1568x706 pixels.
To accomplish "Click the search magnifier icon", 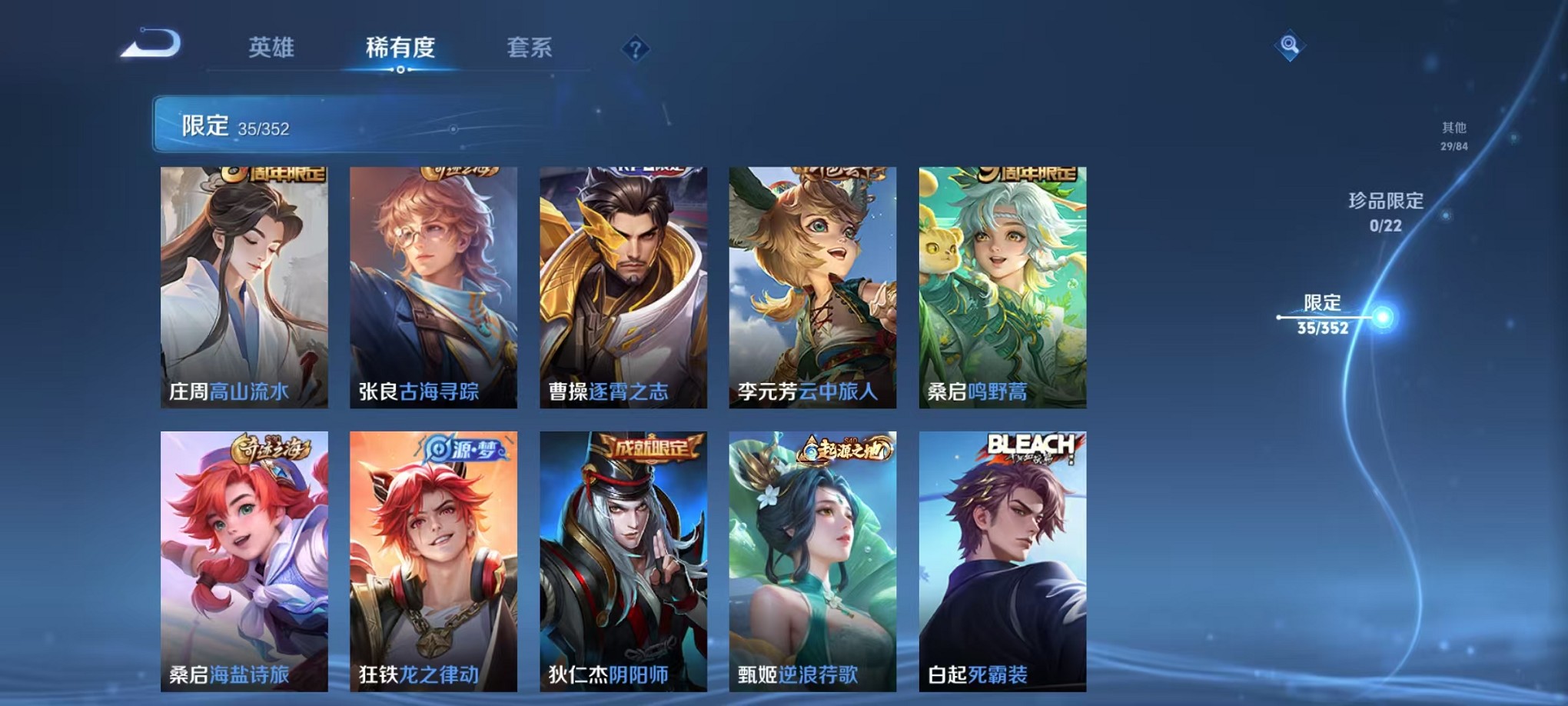I will pos(1291,45).
